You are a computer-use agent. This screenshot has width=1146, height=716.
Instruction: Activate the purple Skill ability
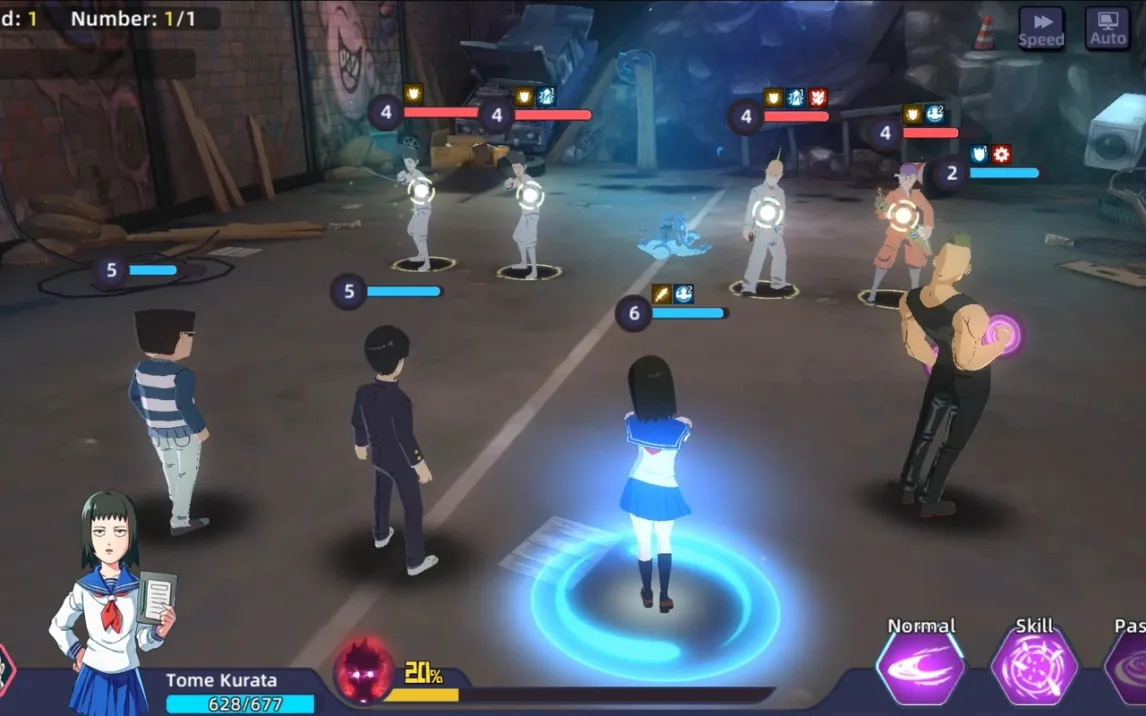click(x=1034, y=668)
